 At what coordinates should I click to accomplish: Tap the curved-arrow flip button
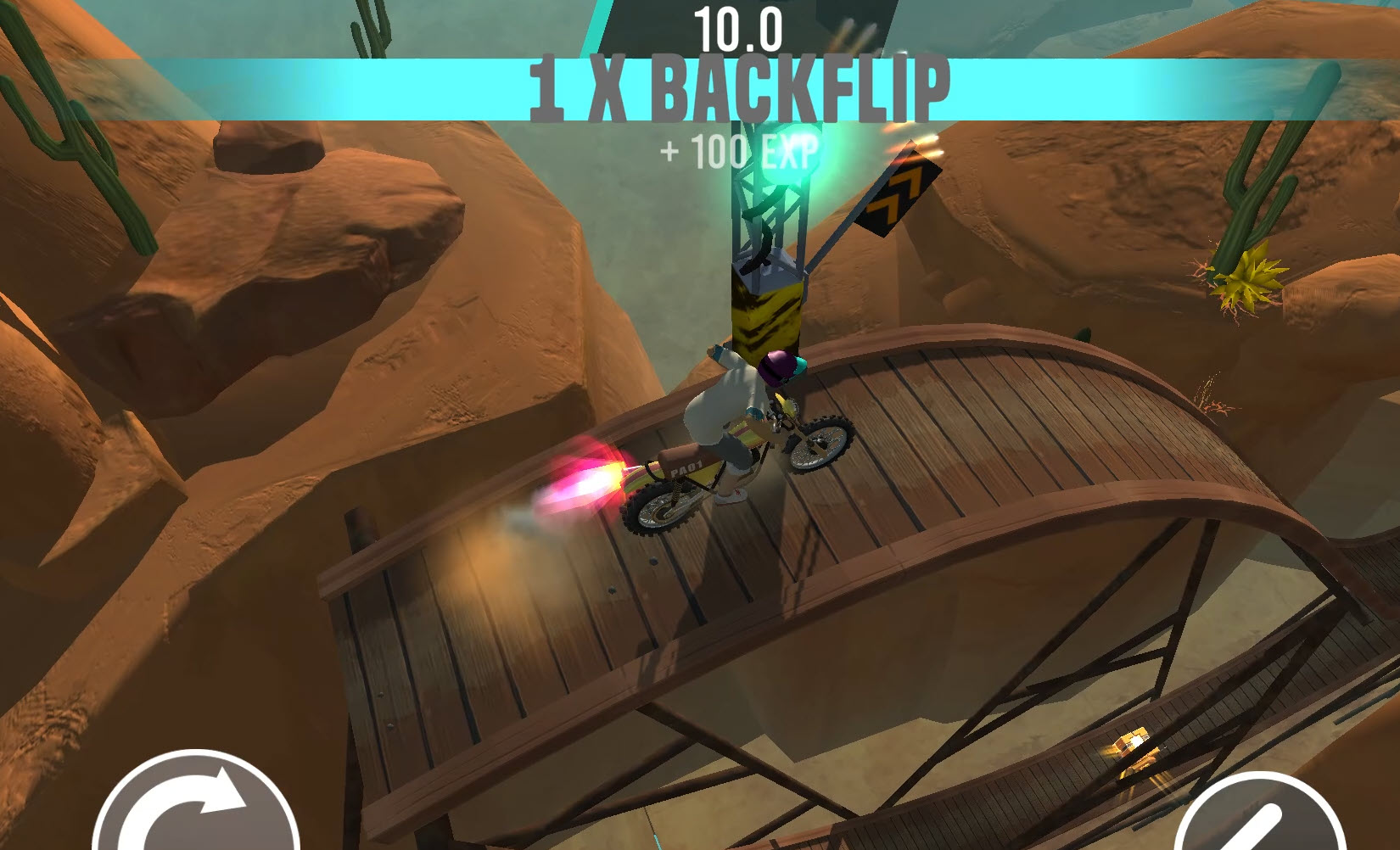pyautogui.click(x=194, y=806)
